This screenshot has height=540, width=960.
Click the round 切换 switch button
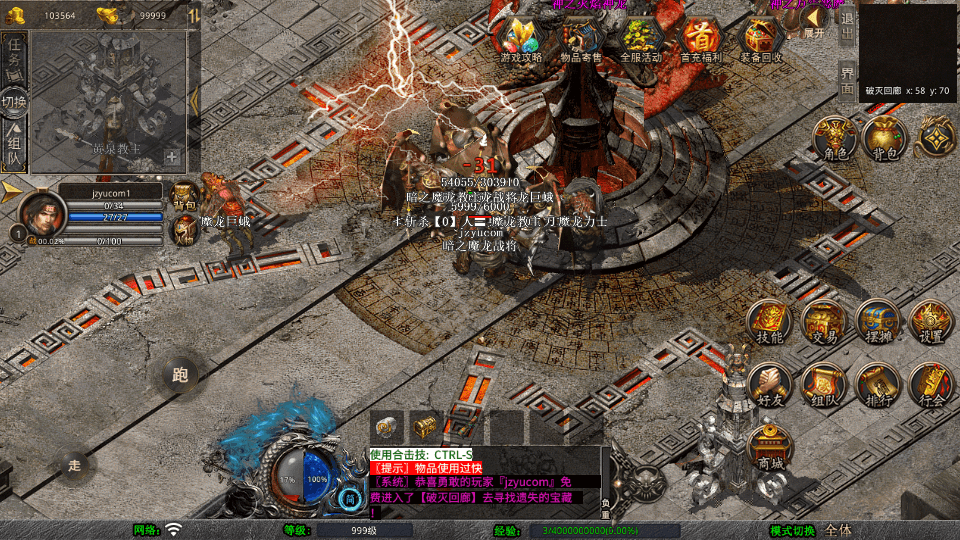point(14,102)
